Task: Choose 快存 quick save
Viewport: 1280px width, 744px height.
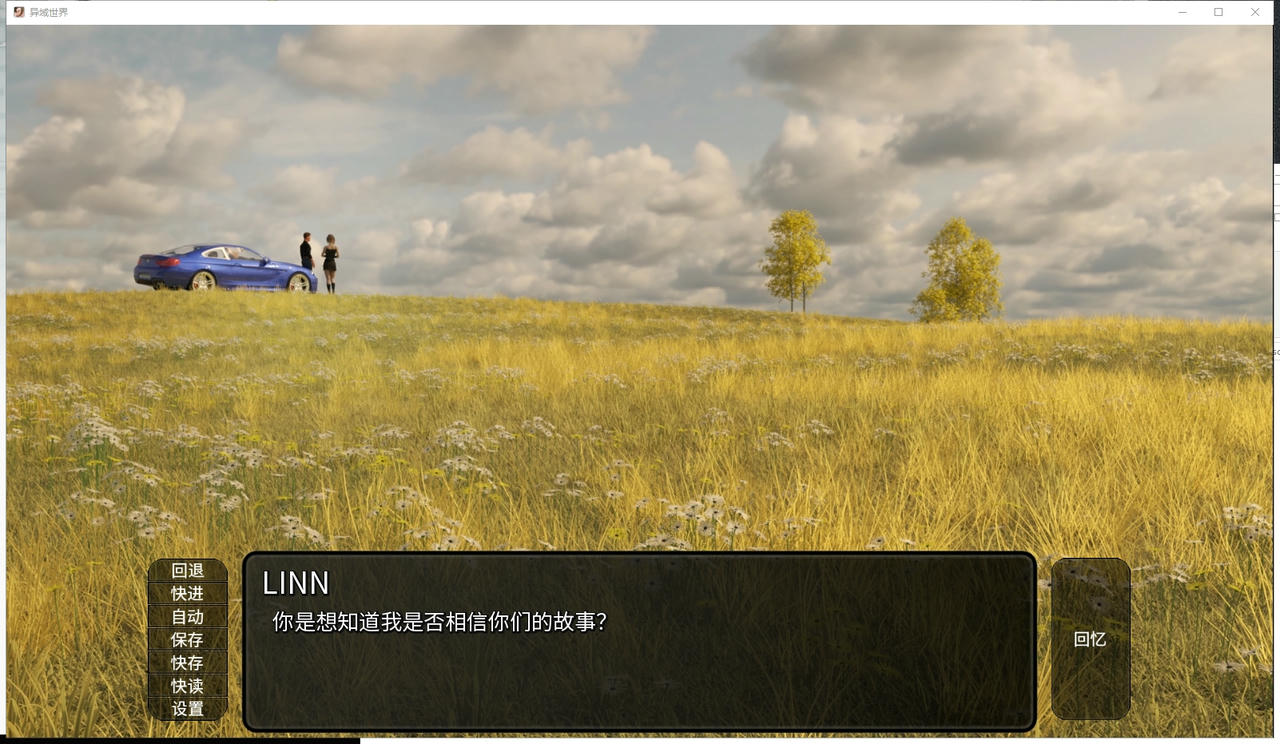Action: pyautogui.click(x=188, y=663)
